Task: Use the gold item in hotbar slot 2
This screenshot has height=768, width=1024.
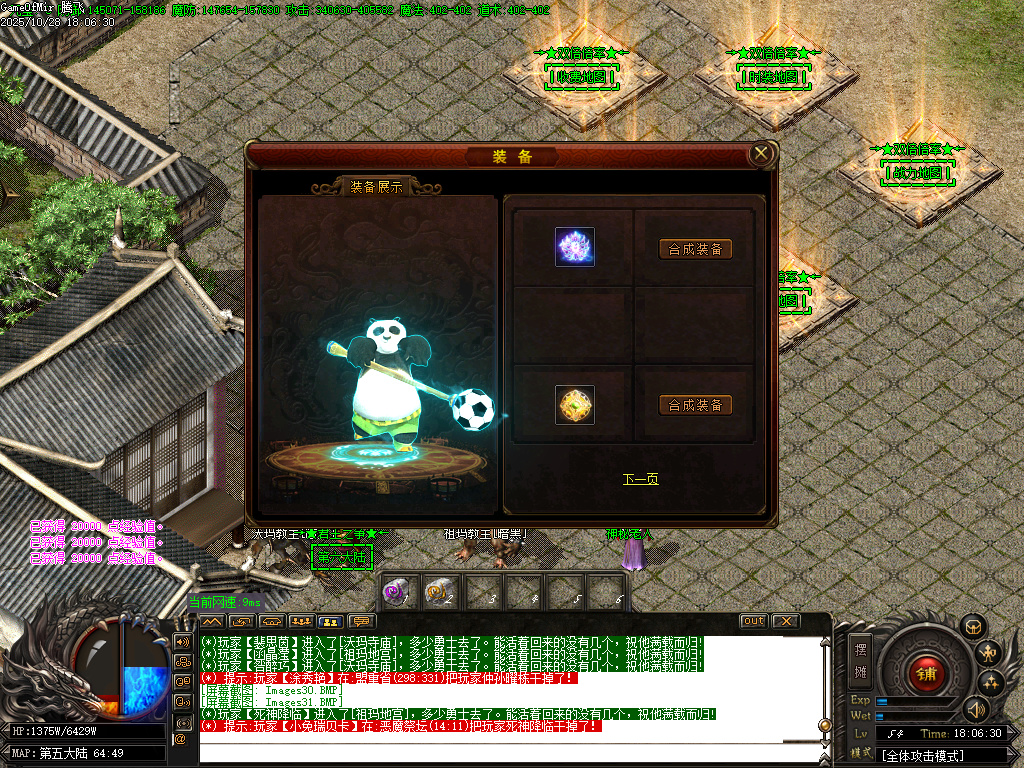Action: 439,592
